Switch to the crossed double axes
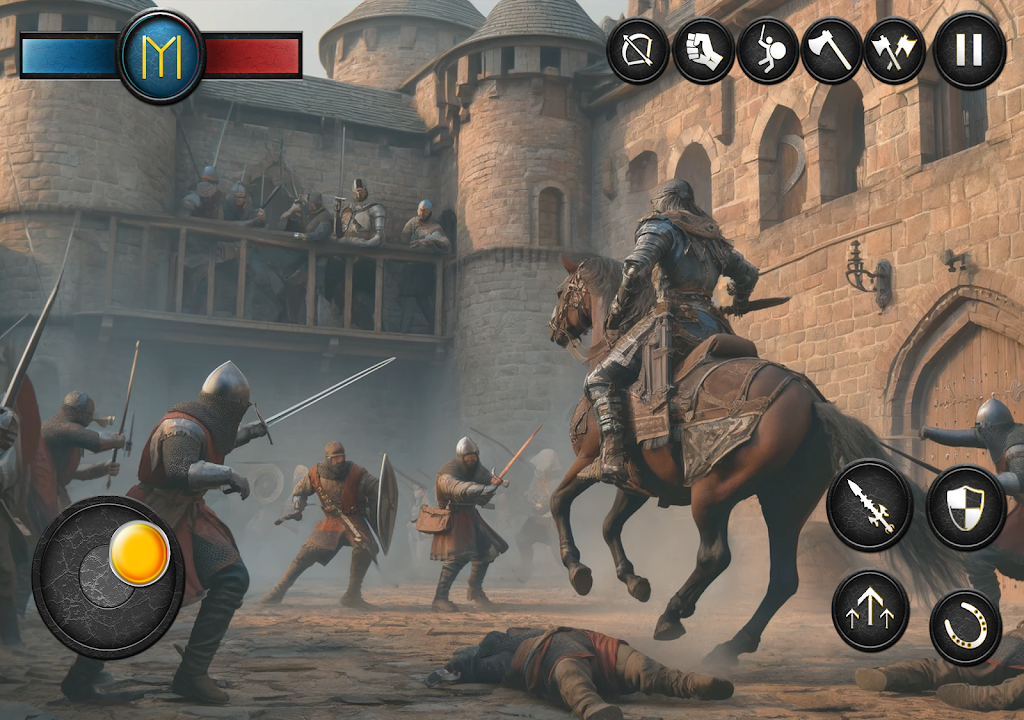Viewport: 1024px width, 720px height. pos(895,51)
